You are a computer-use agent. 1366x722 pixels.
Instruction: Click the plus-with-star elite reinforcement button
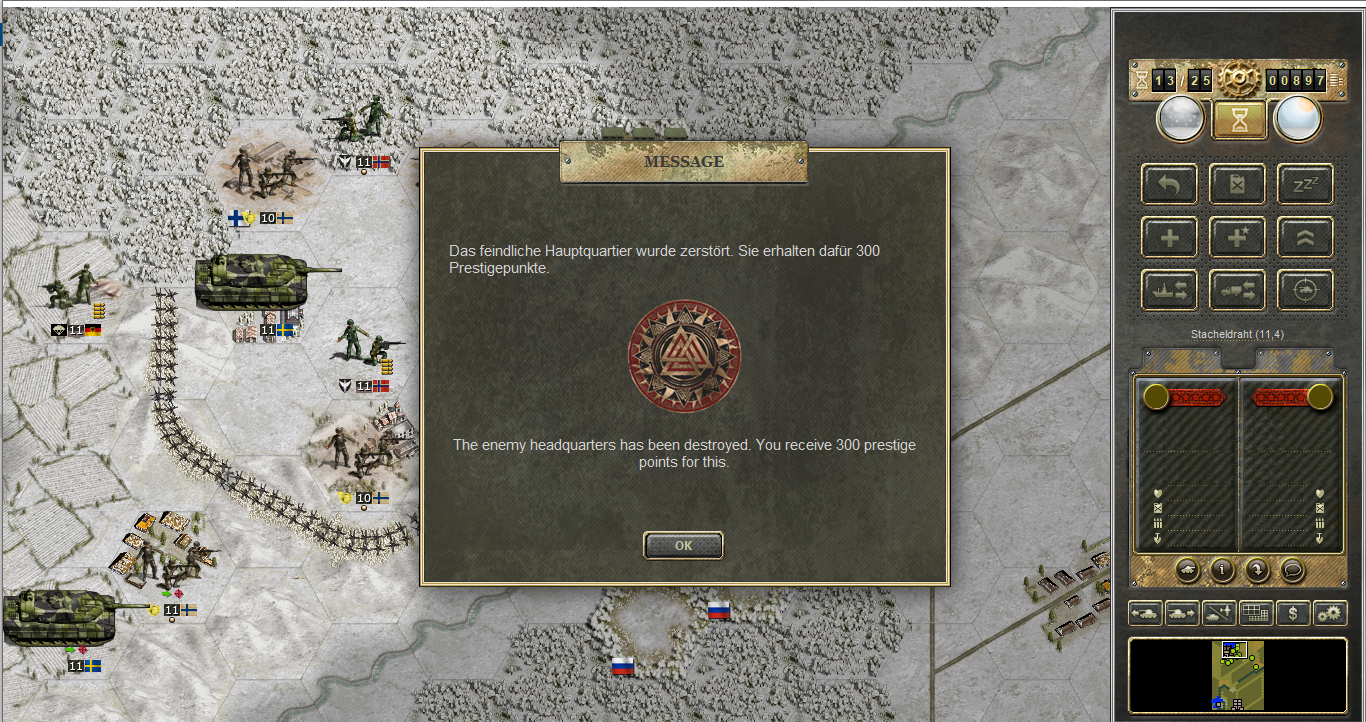1238,237
